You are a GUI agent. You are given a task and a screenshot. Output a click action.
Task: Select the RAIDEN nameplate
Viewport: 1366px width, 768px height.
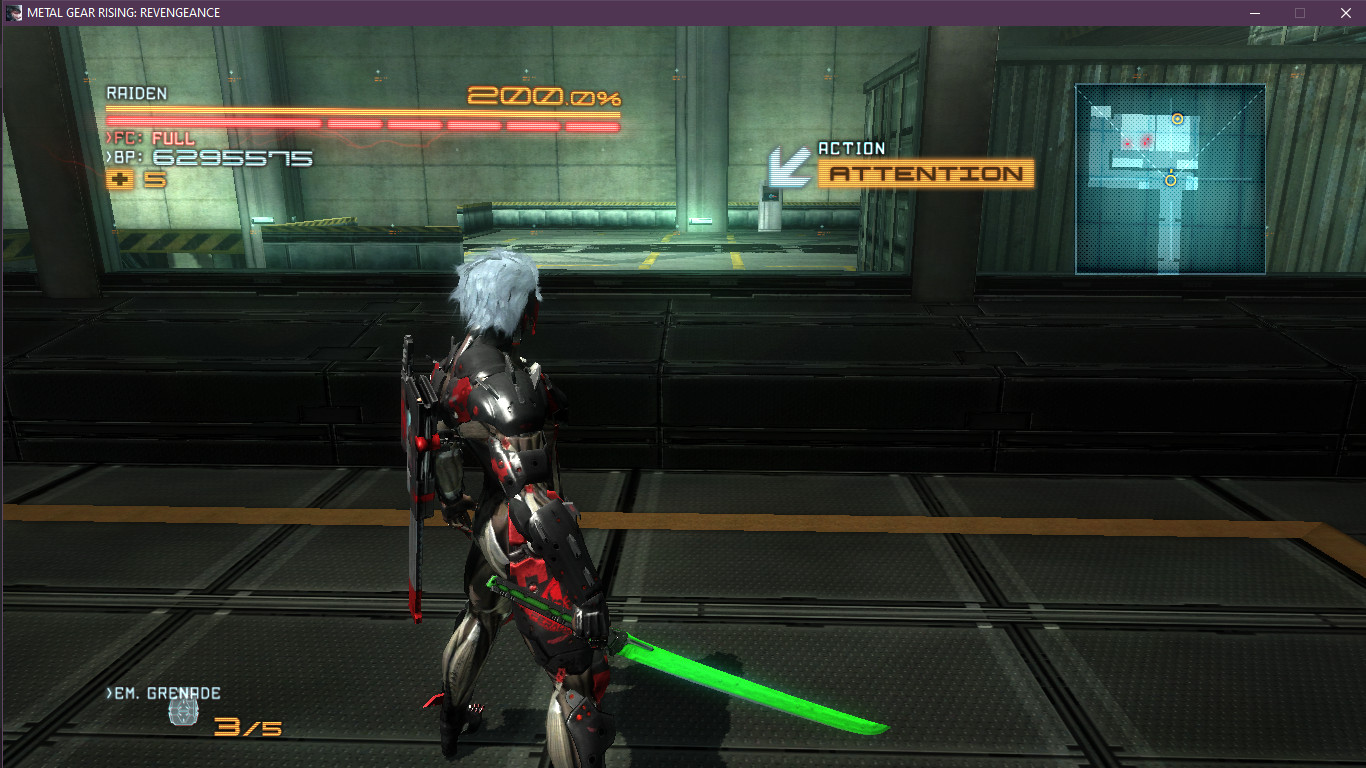point(137,94)
